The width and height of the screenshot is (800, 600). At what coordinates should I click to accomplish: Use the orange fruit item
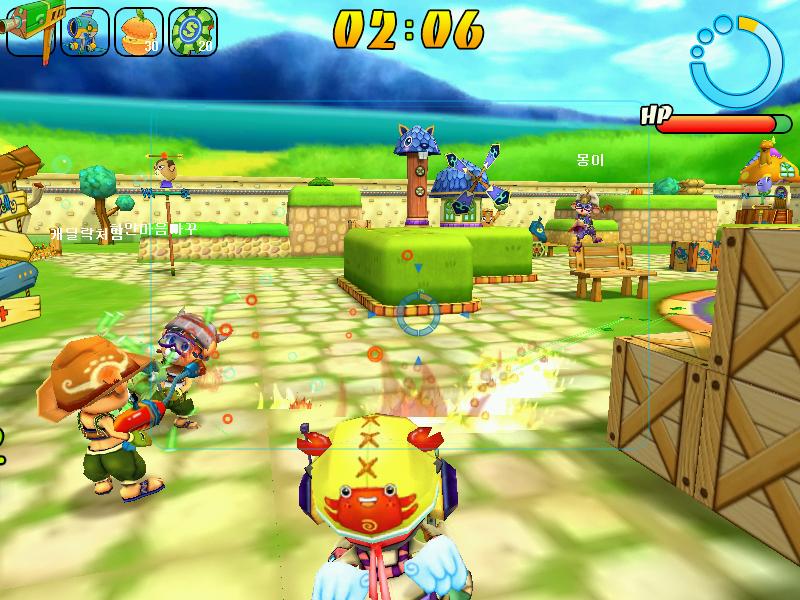pos(138,31)
